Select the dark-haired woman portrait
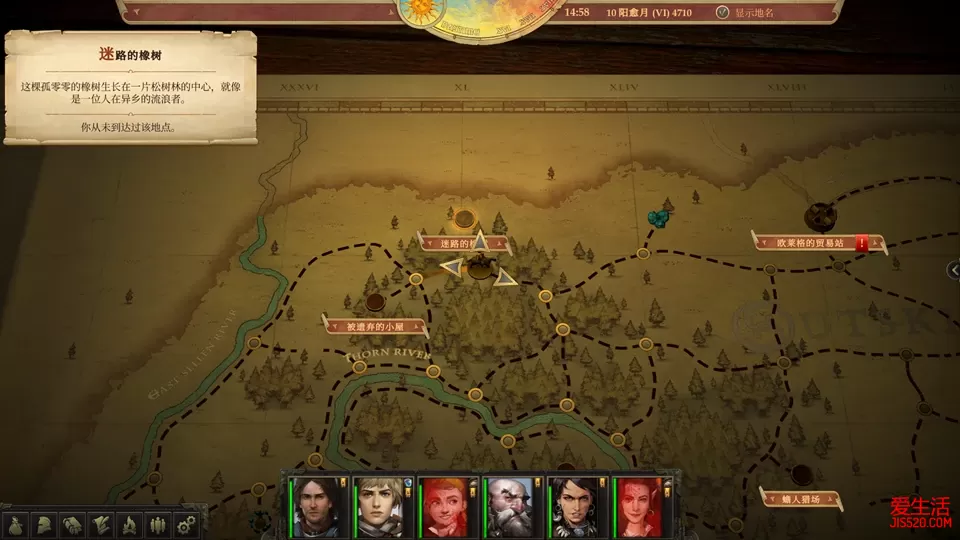This screenshot has width=960, height=540. [x=573, y=507]
